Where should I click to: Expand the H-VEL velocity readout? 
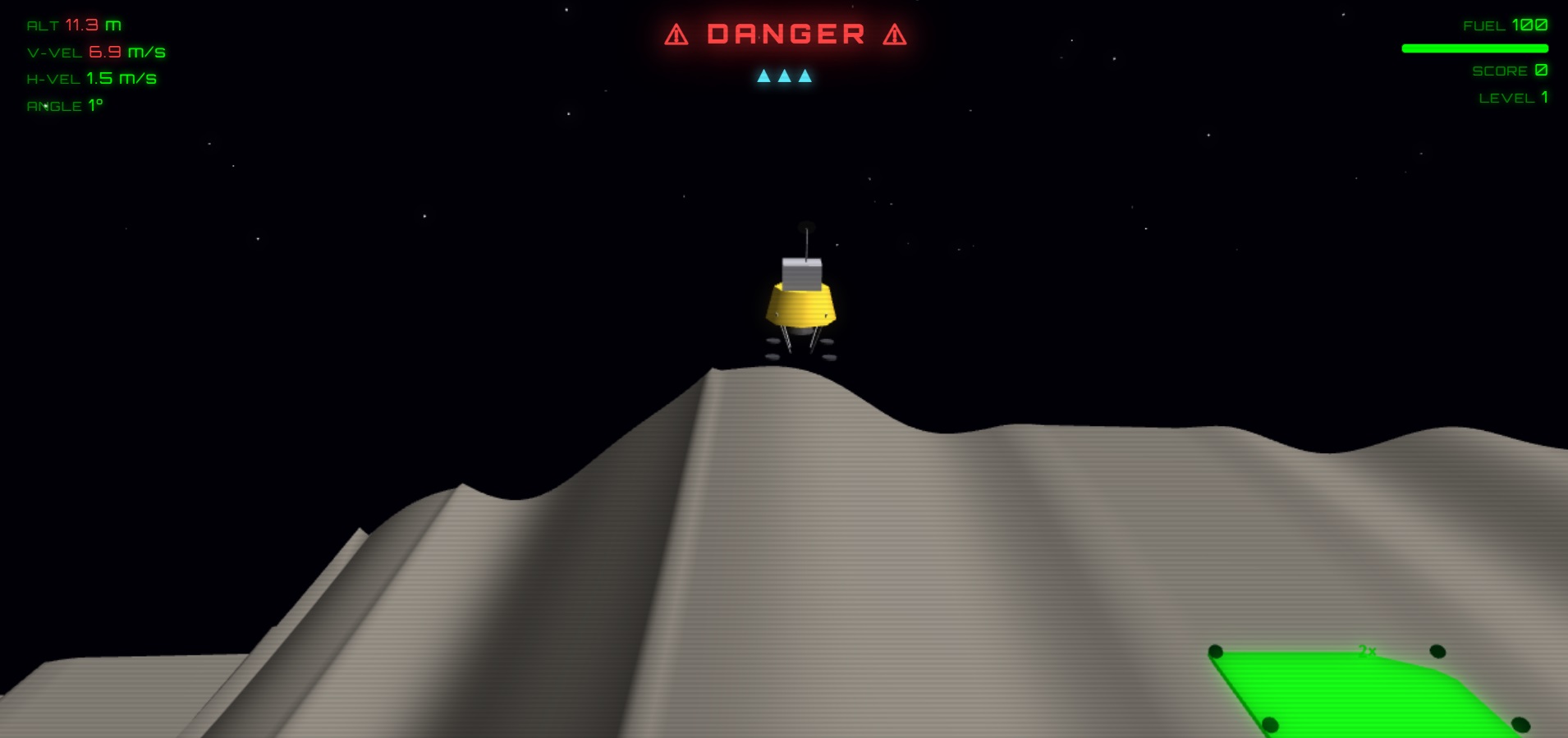(90, 78)
